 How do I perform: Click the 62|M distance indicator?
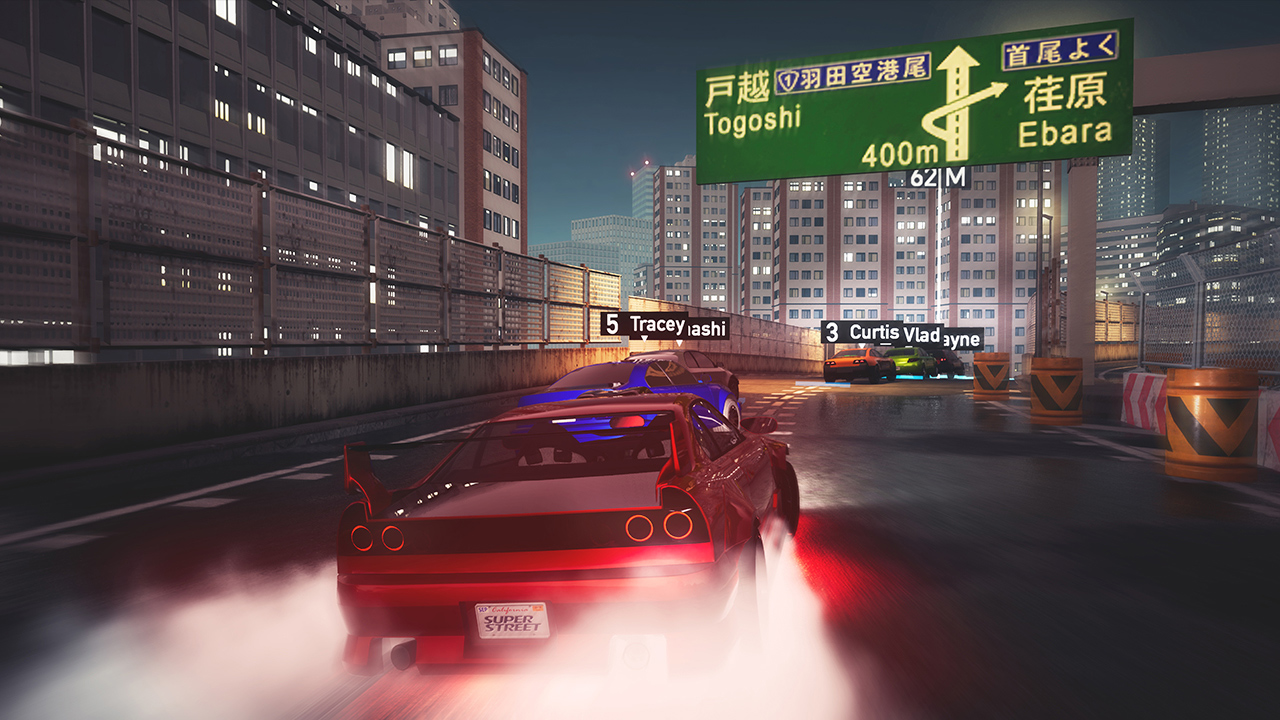[939, 177]
